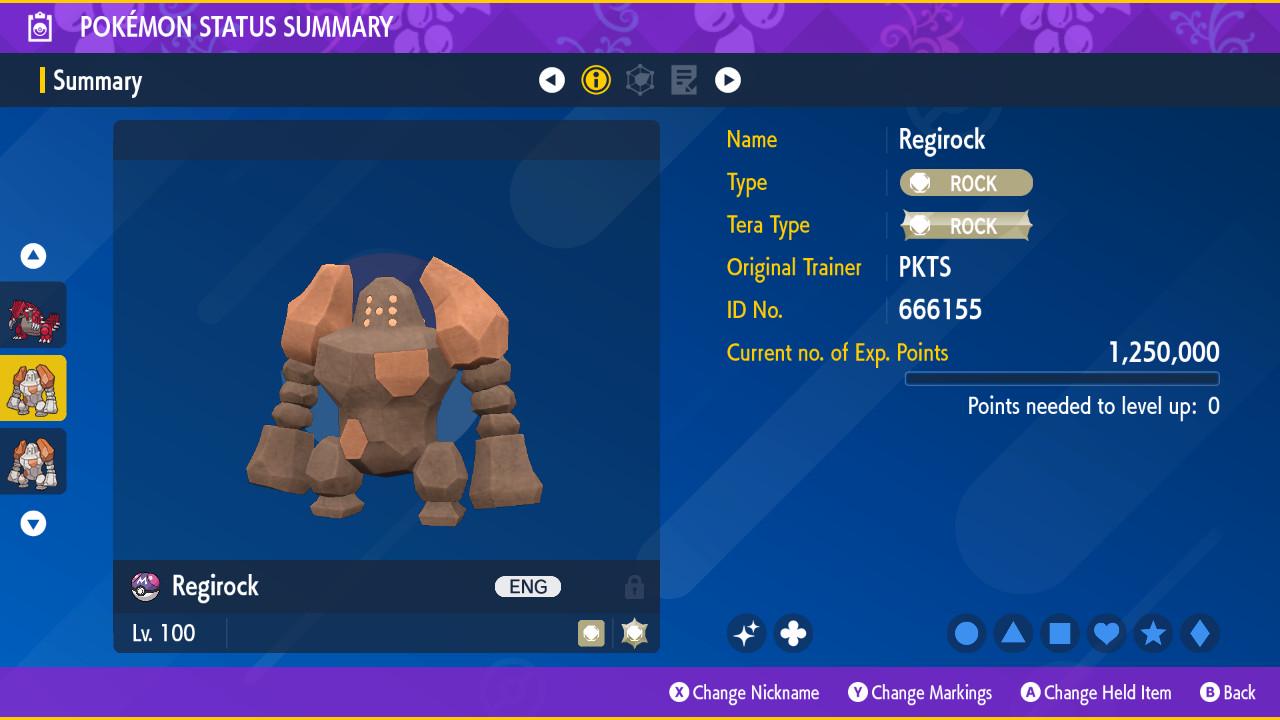
Task: Choose the Regirock thumbnail below the highlighted one
Action: [34, 461]
